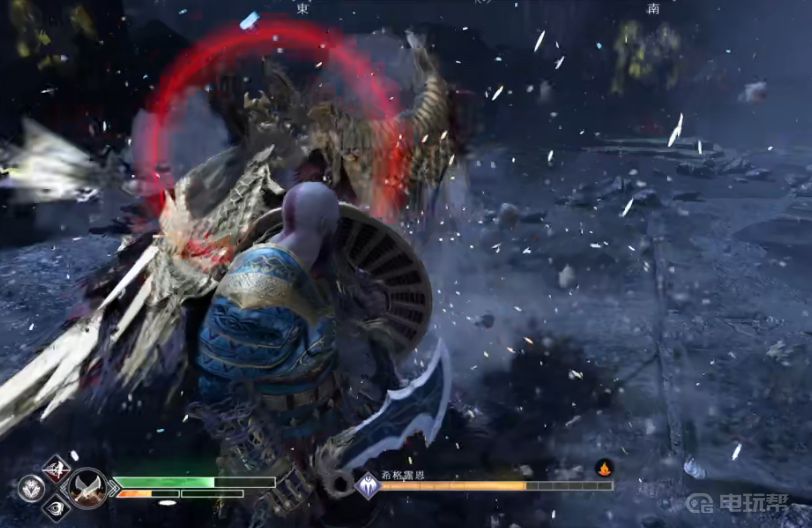Click the round wing-emblem ability icon
This screenshot has height=528, width=812.
[x=31, y=488]
